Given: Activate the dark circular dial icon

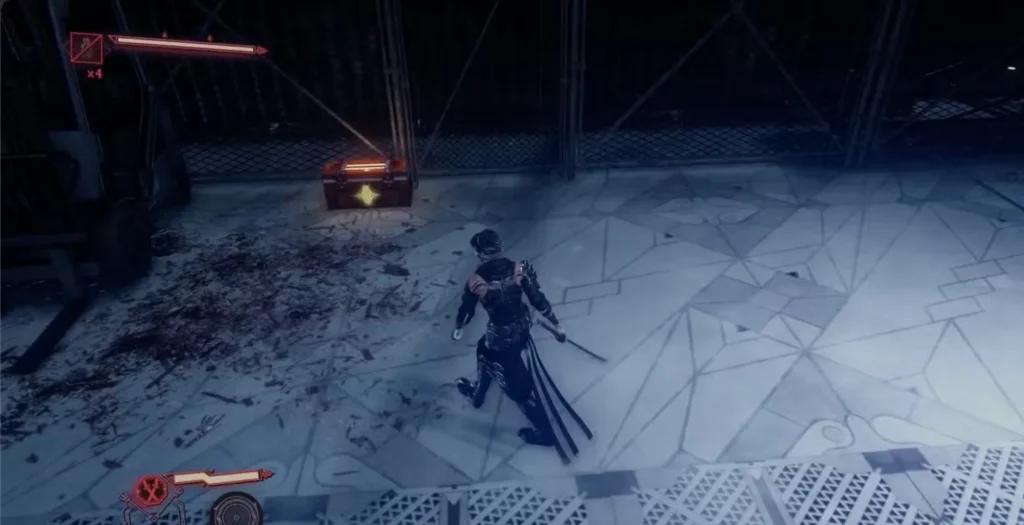Looking at the screenshot, I should 237,509.
